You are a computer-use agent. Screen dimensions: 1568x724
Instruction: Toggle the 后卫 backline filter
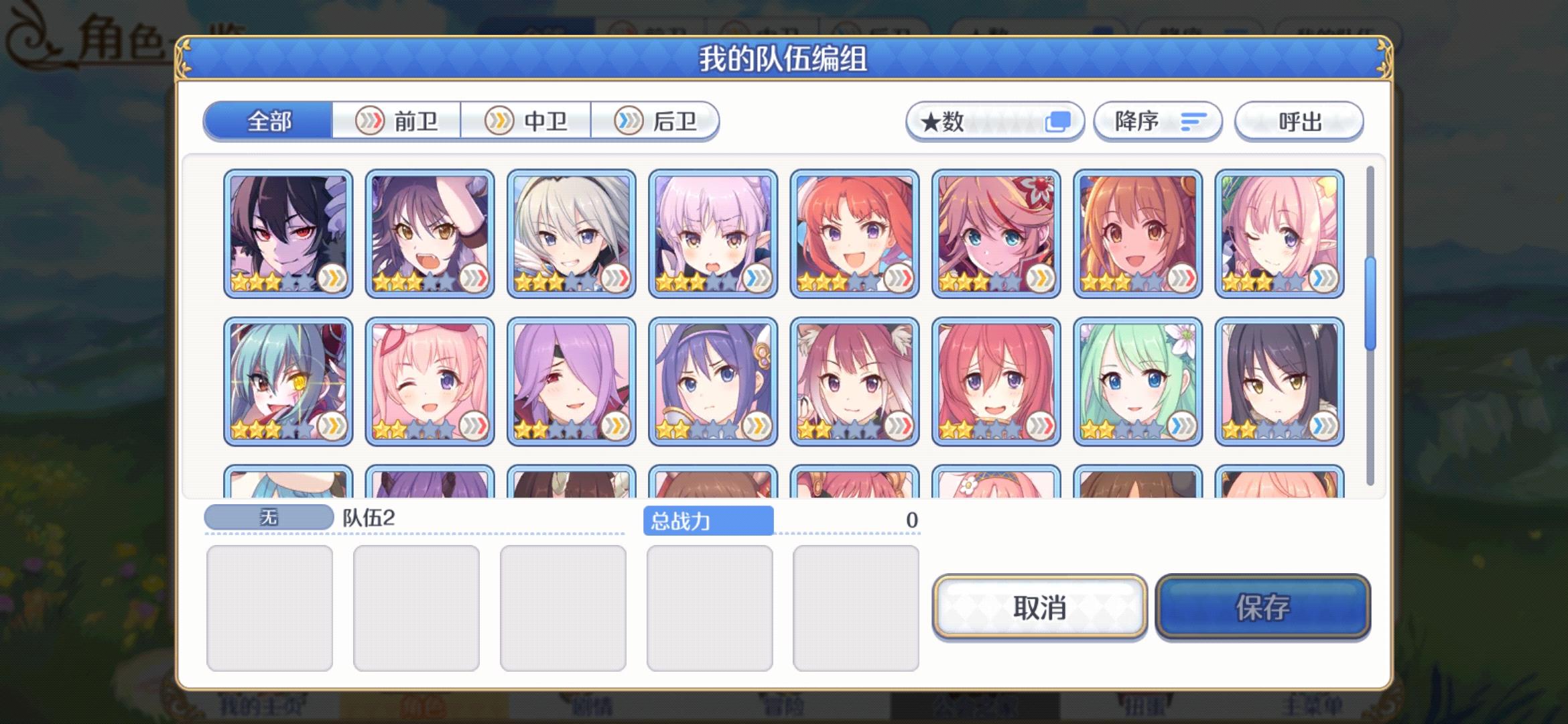[657, 121]
